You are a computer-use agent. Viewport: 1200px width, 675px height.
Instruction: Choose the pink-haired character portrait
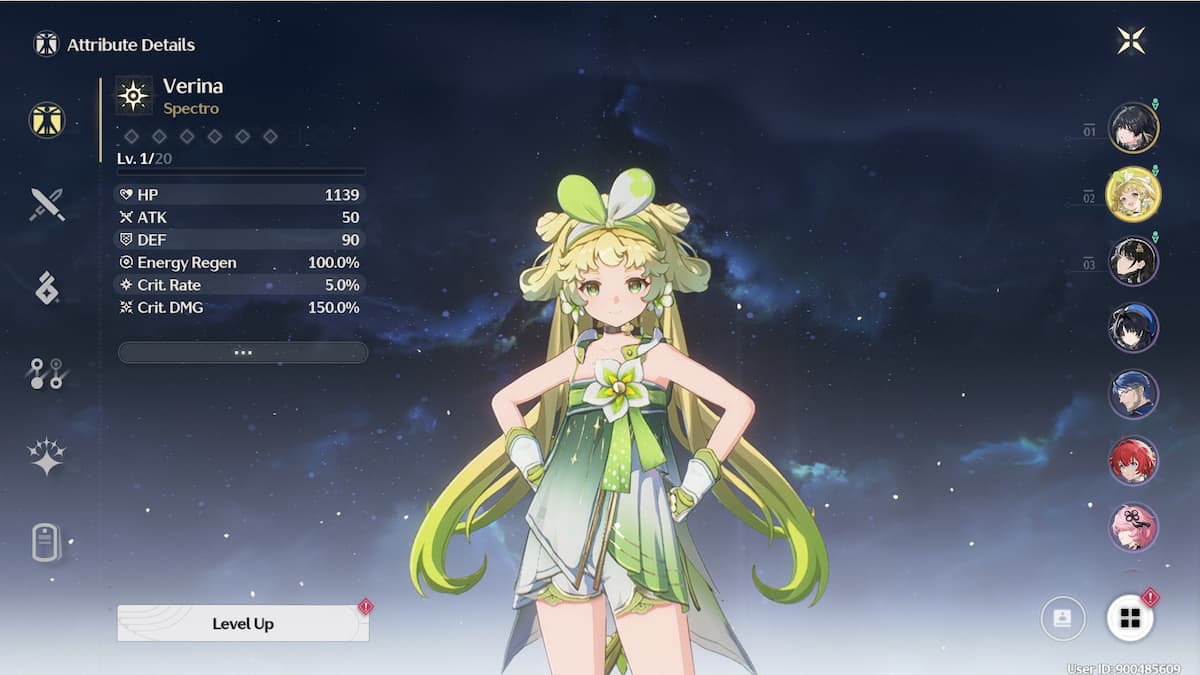[x=1133, y=527]
